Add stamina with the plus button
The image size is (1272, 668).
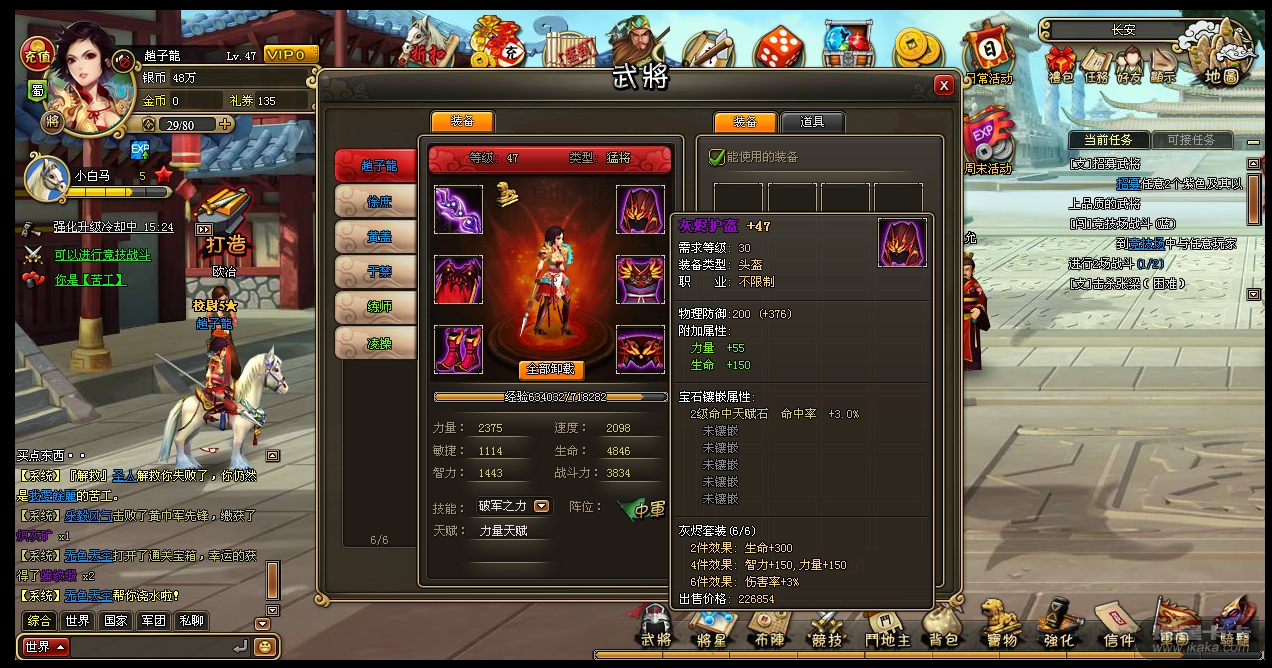(x=226, y=125)
